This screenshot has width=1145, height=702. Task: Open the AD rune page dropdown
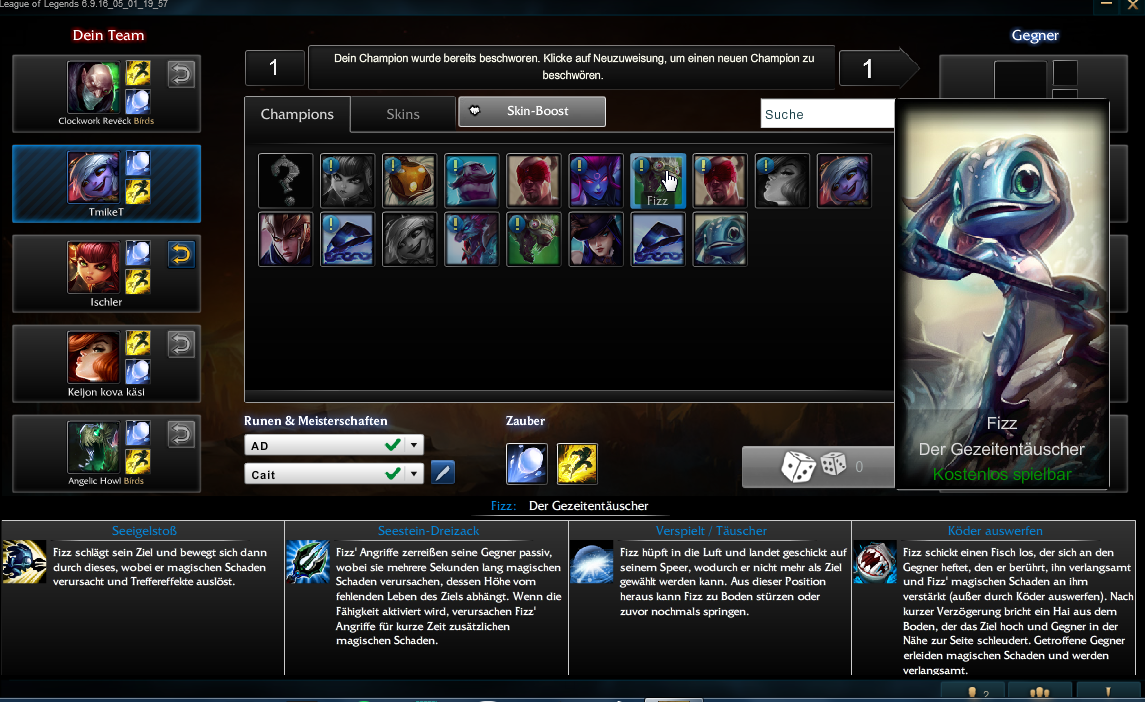[x=415, y=445]
